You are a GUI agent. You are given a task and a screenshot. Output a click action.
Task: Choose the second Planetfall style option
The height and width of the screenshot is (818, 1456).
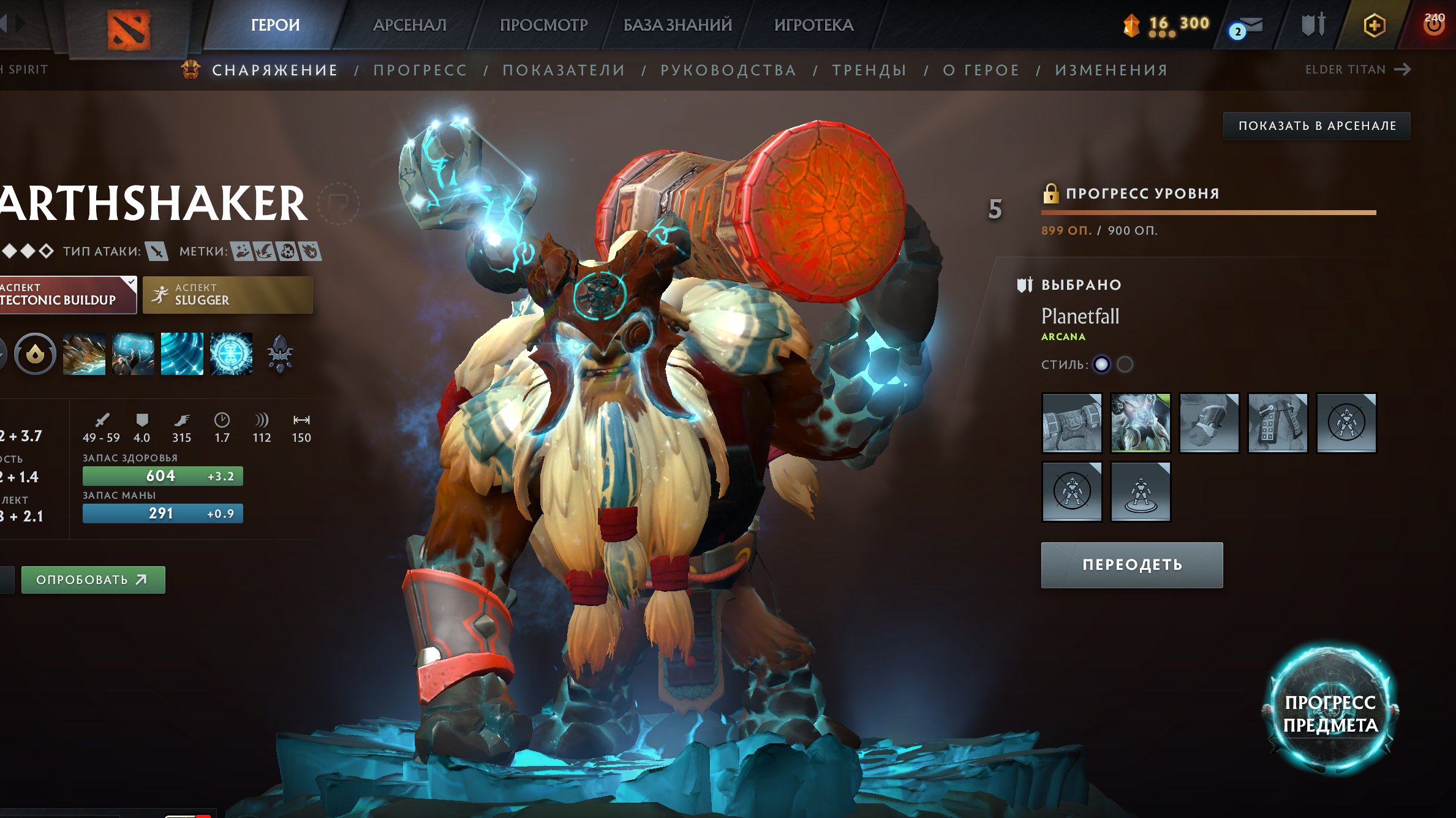click(1125, 365)
